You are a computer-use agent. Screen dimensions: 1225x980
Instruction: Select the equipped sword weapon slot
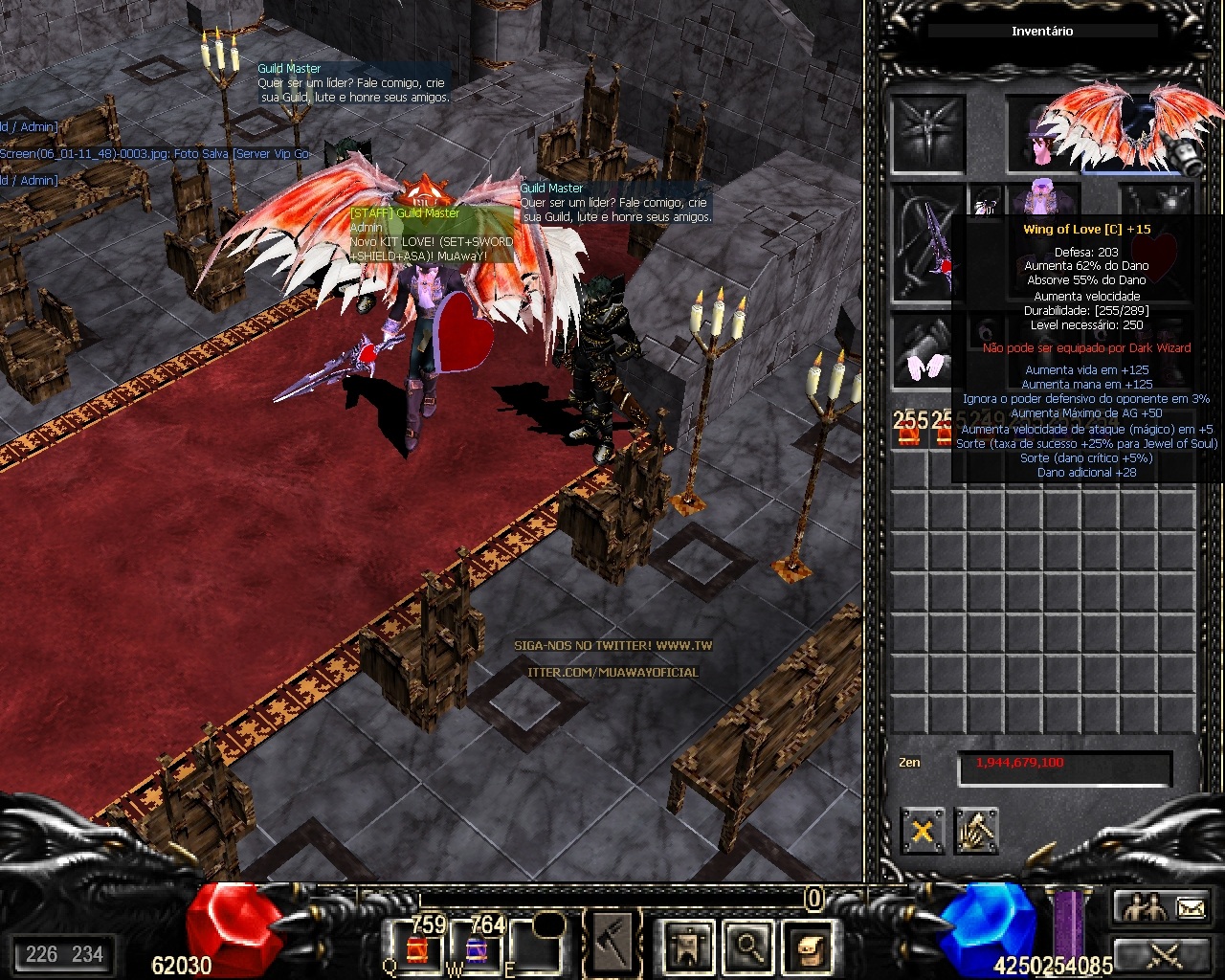(927, 243)
